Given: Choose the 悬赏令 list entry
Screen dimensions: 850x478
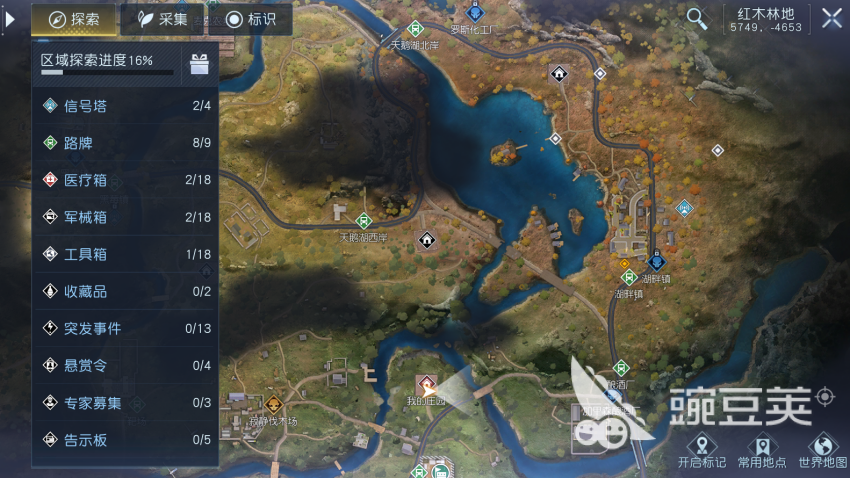Looking at the screenshot, I should point(125,365).
